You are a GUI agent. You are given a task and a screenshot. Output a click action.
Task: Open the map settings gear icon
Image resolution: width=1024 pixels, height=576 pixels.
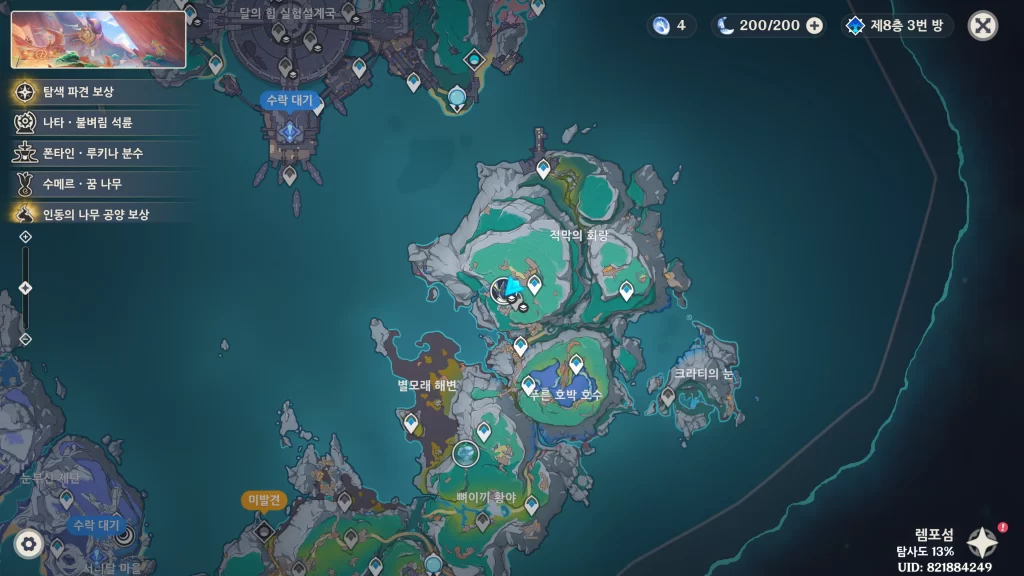[28, 543]
